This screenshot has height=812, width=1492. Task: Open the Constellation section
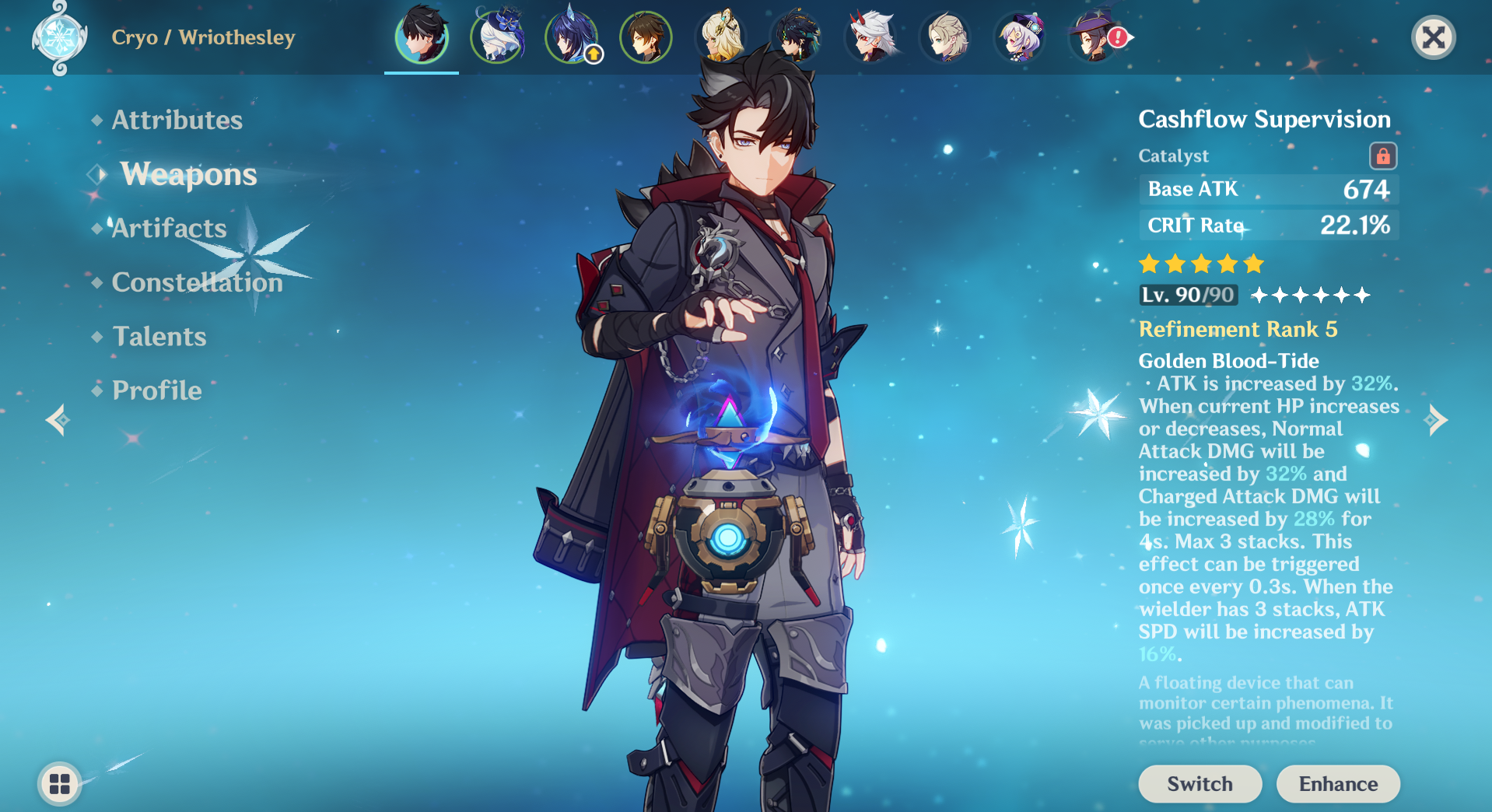pos(197,282)
